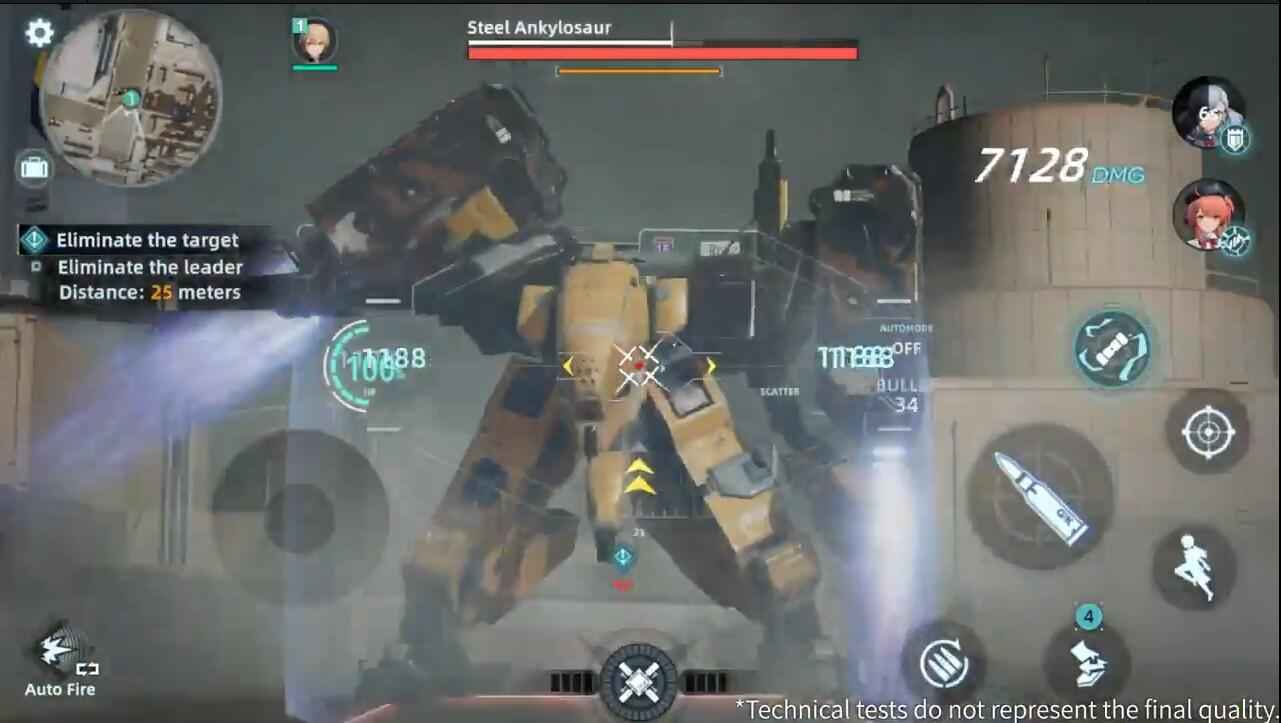Image resolution: width=1281 pixels, height=723 pixels.
Task: Click the orange charge bar below boss health
Action: coord(638,71)
